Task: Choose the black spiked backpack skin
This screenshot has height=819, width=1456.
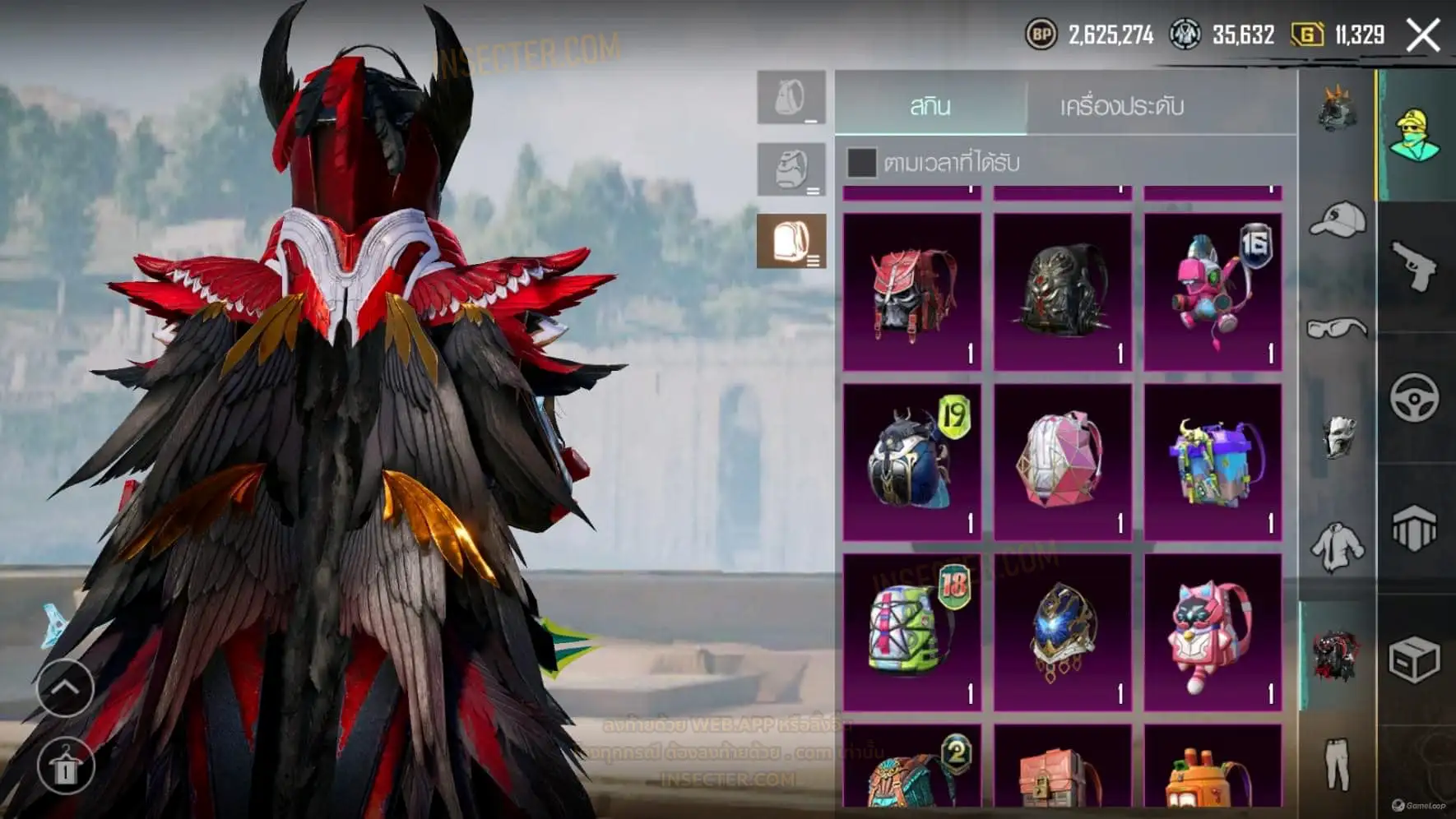Action: (1062, 292)
